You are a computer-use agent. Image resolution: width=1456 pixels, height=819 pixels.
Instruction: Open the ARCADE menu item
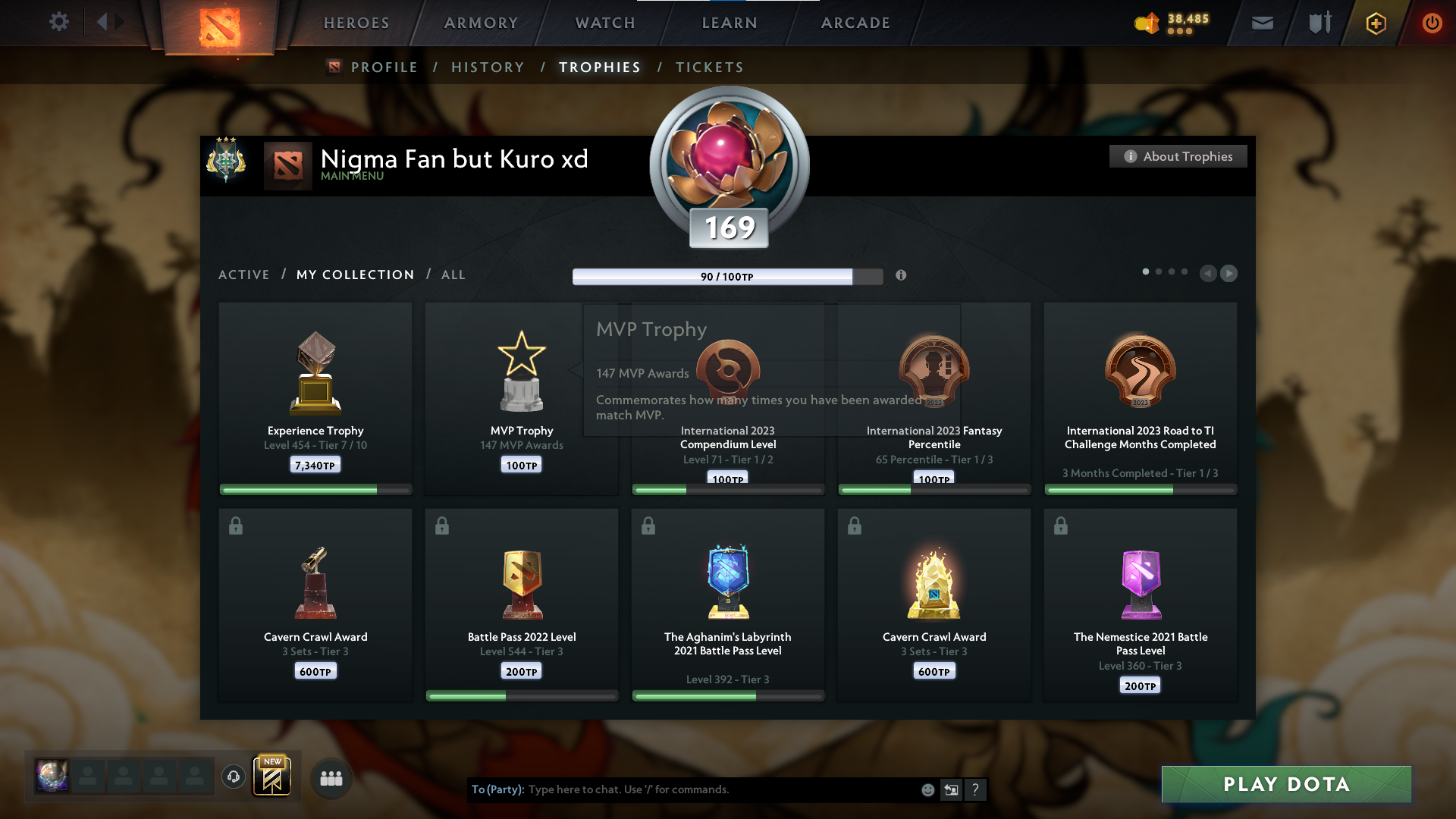pos(855,23)
